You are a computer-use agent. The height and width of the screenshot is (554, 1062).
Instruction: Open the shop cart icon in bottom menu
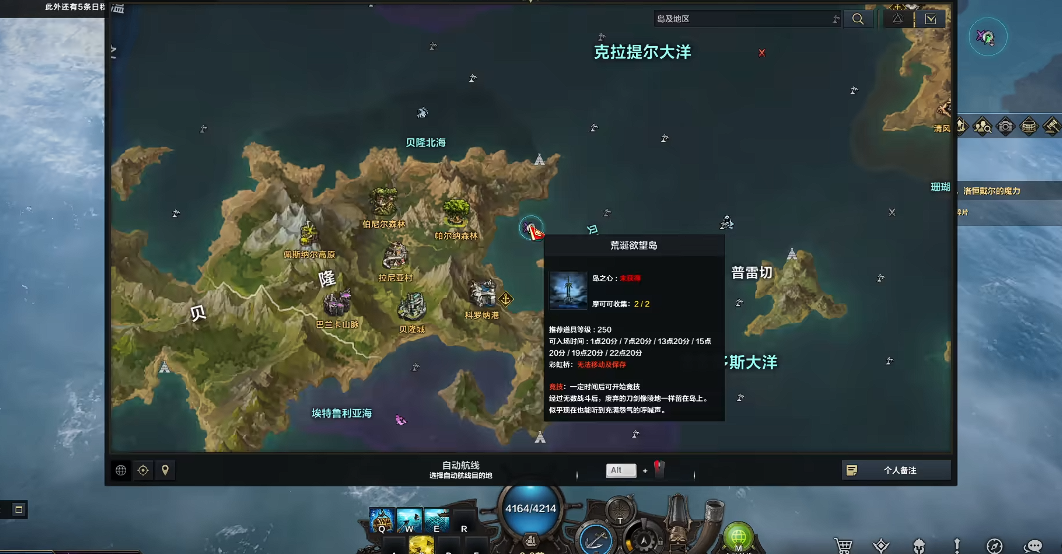[845, 545]
